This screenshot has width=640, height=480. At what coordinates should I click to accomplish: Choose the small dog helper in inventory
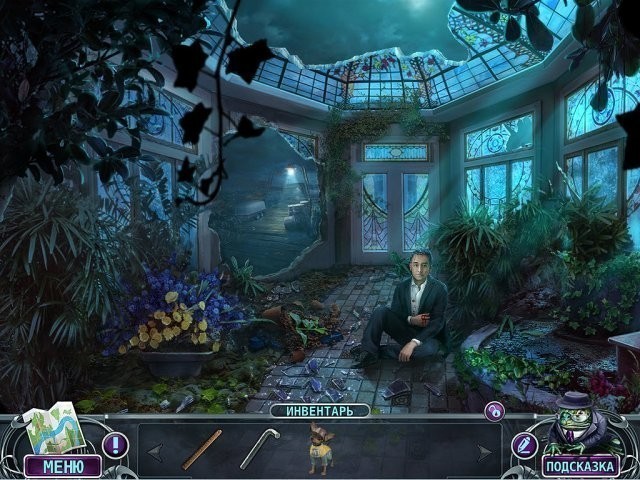[x=321, y=450]
